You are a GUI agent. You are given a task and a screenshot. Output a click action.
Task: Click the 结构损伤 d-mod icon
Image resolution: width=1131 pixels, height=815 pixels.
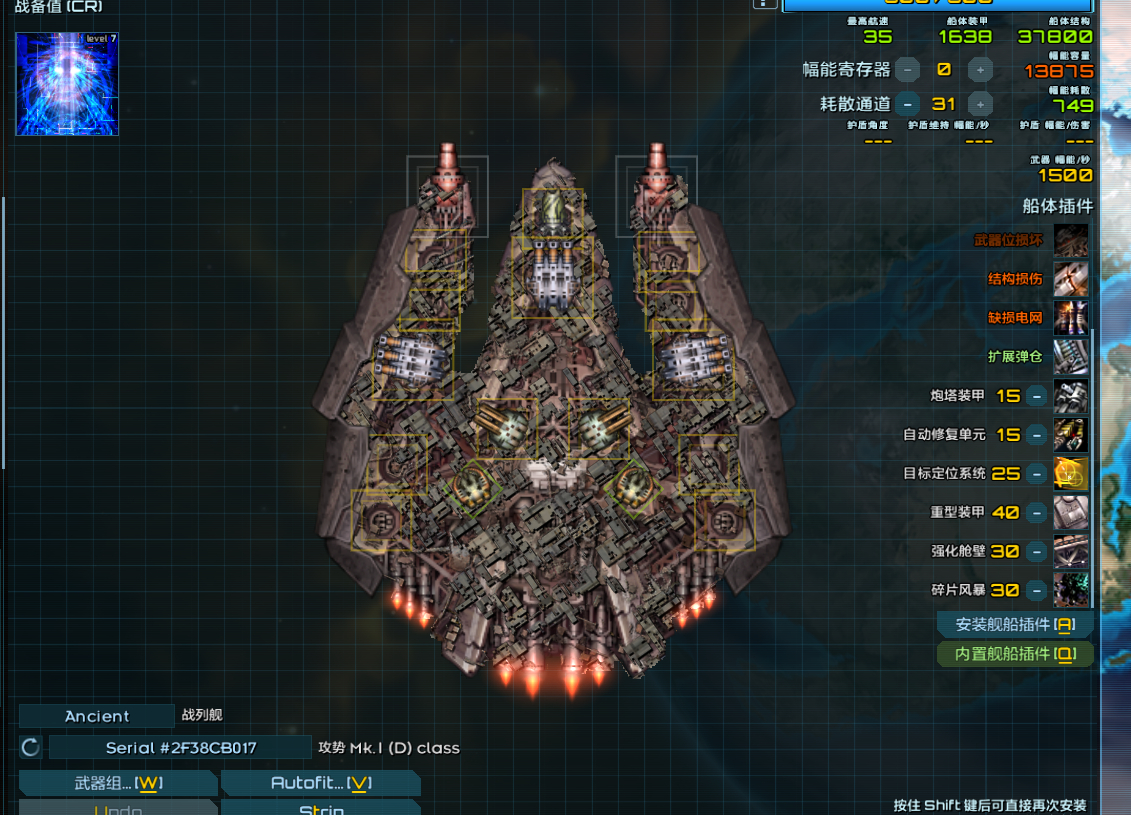[x=1071, y=279]
